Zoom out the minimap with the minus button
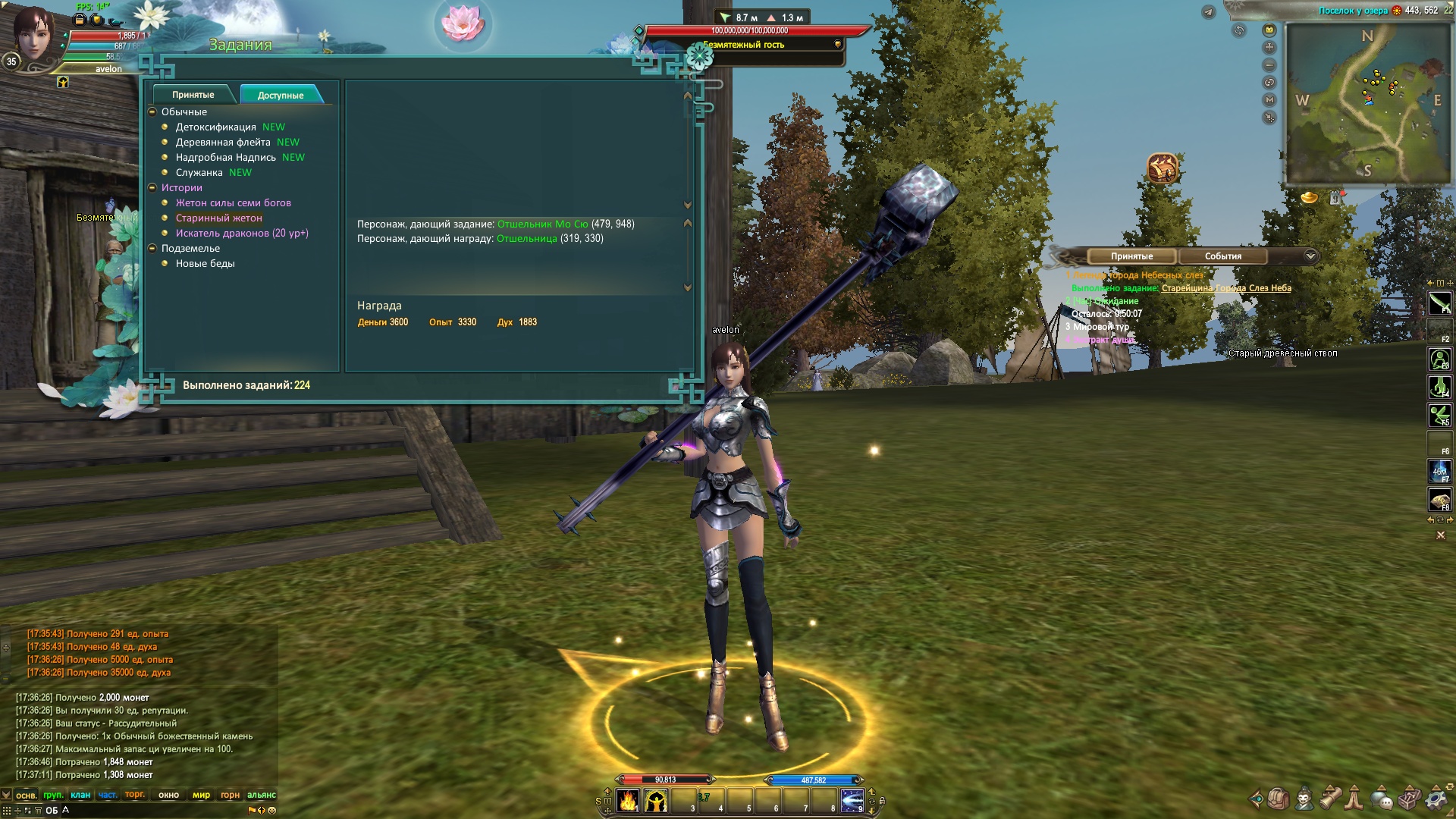Image resolution: width=1456 pixels, height=819 pixels. (1269, 65)
